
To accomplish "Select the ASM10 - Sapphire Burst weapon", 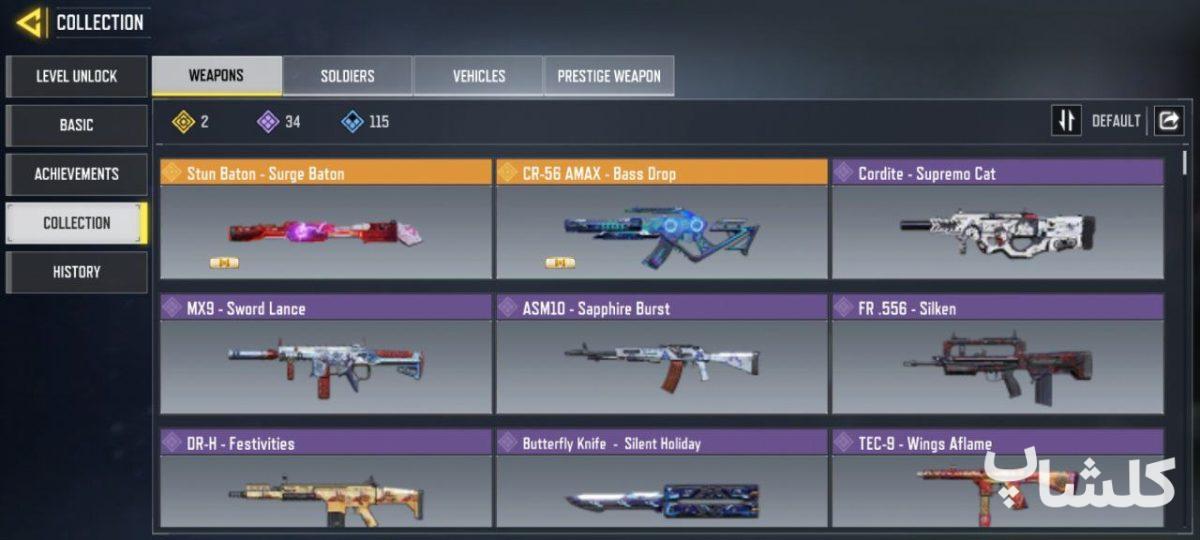I will point(661,354).
